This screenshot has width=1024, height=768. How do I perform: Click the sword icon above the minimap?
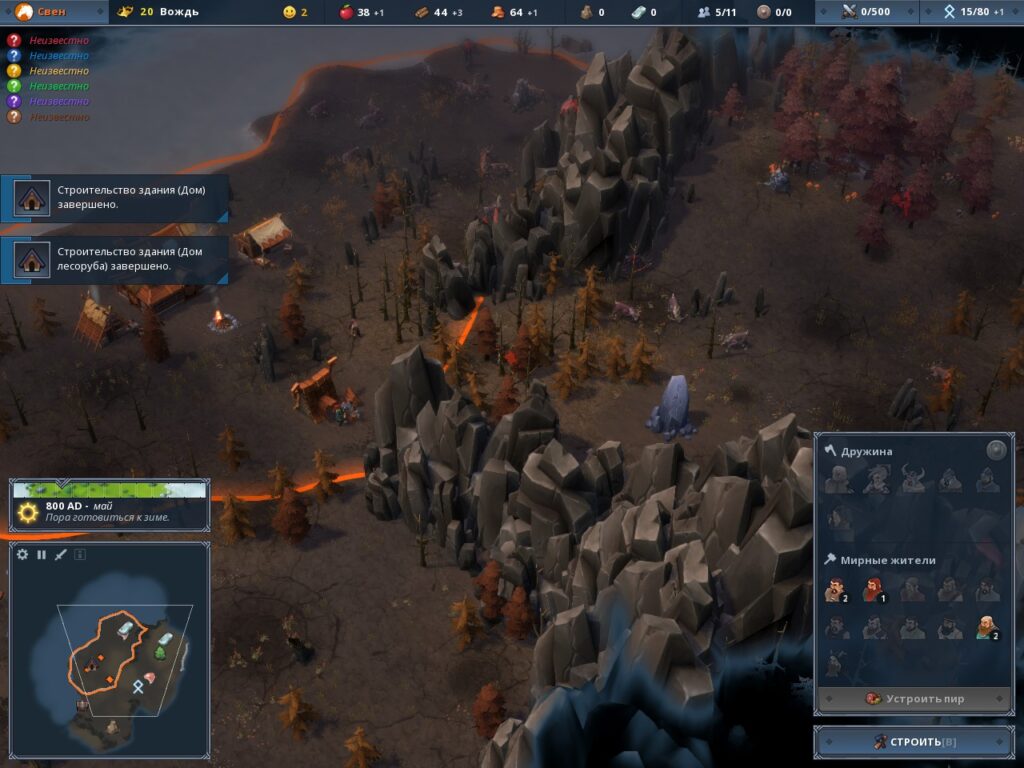point(61,554)
